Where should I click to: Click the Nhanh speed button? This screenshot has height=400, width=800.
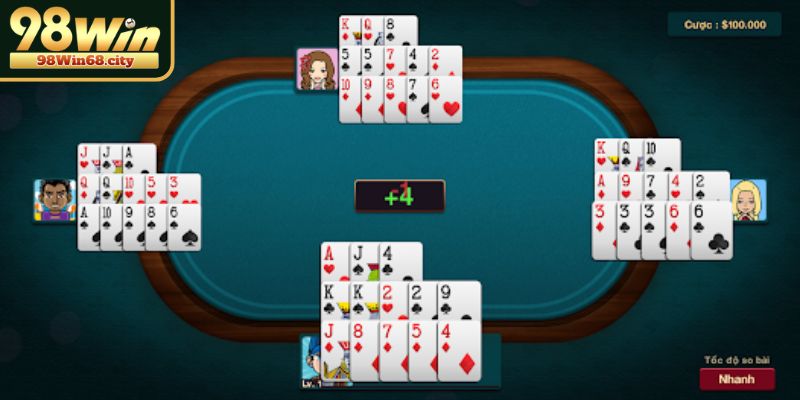point(737,379)
